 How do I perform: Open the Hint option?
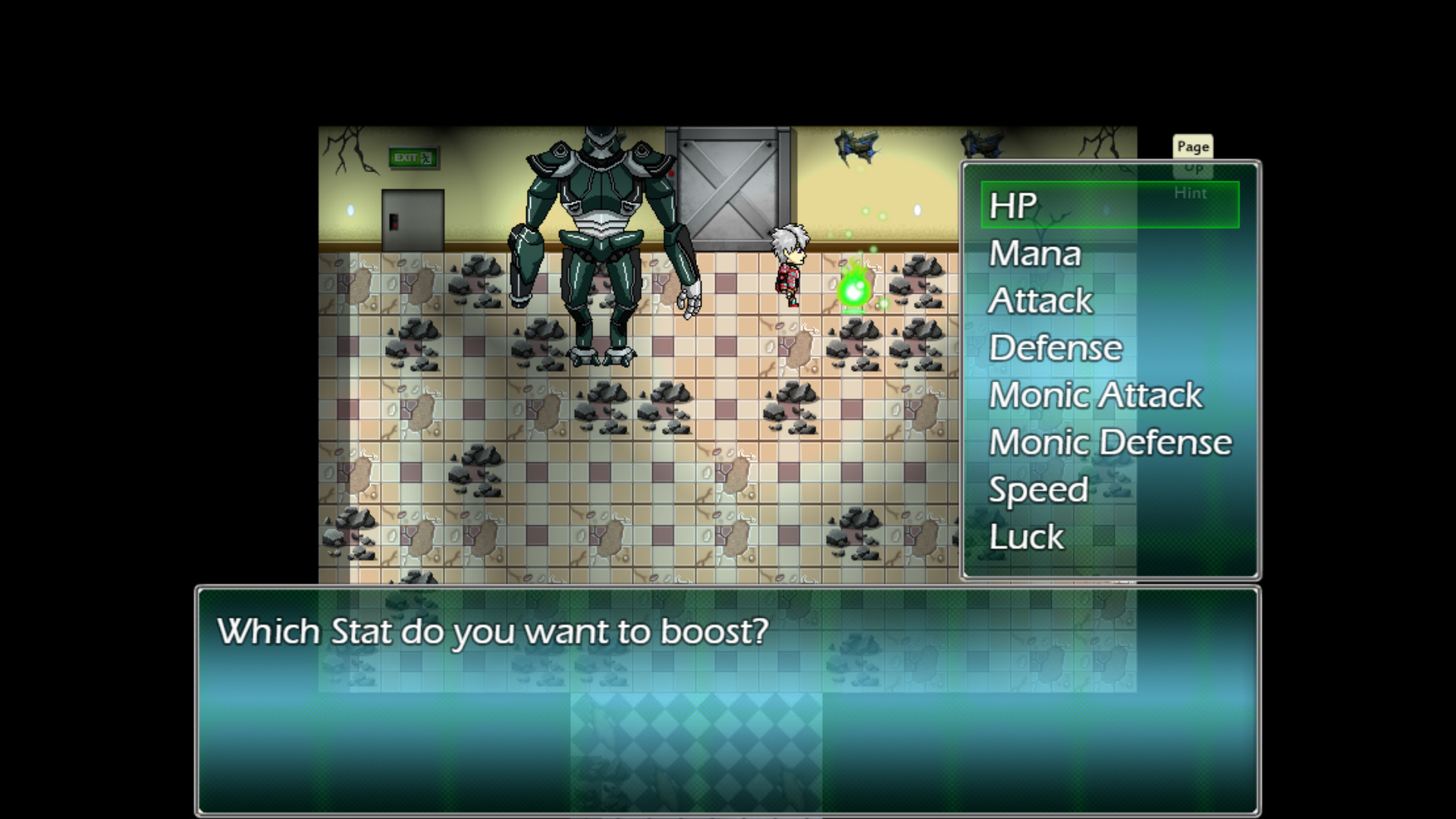[1191, 193]
